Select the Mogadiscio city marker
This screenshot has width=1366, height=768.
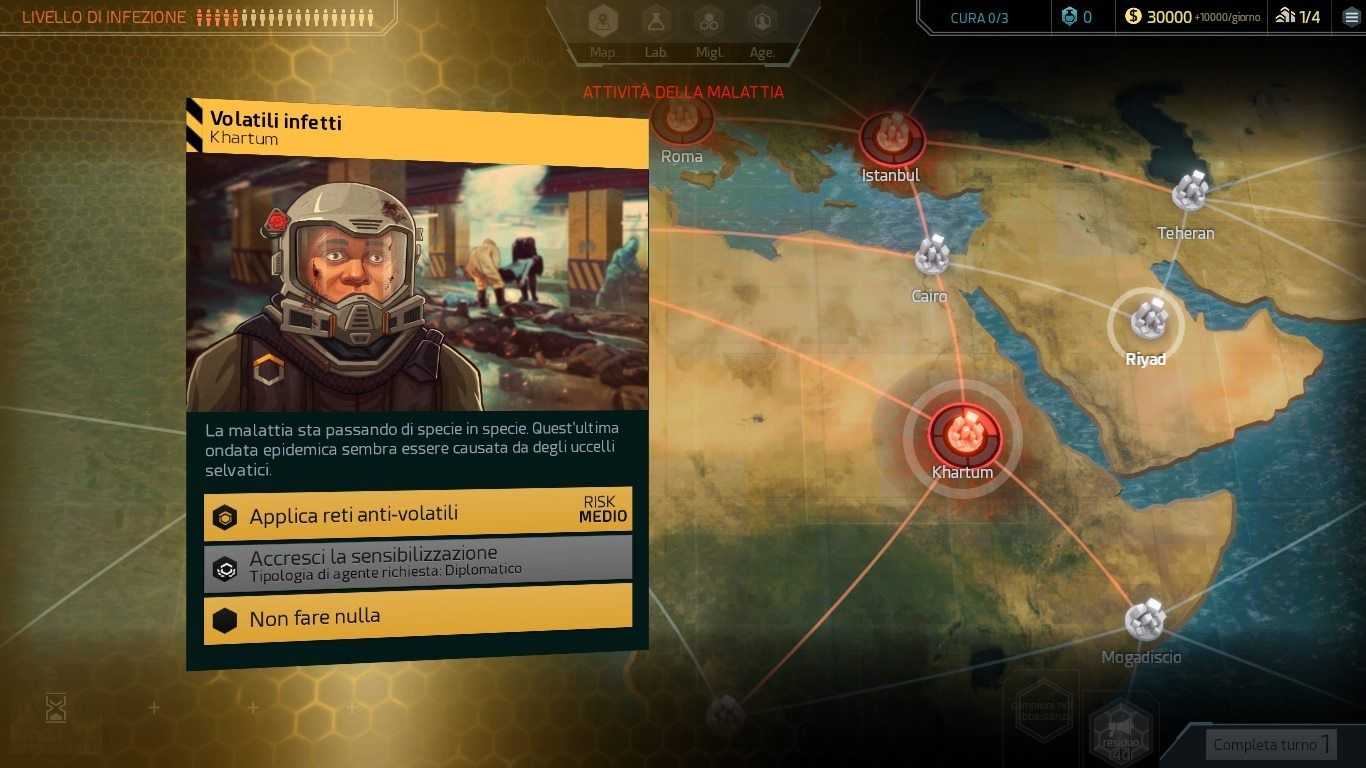[1144, 621]
